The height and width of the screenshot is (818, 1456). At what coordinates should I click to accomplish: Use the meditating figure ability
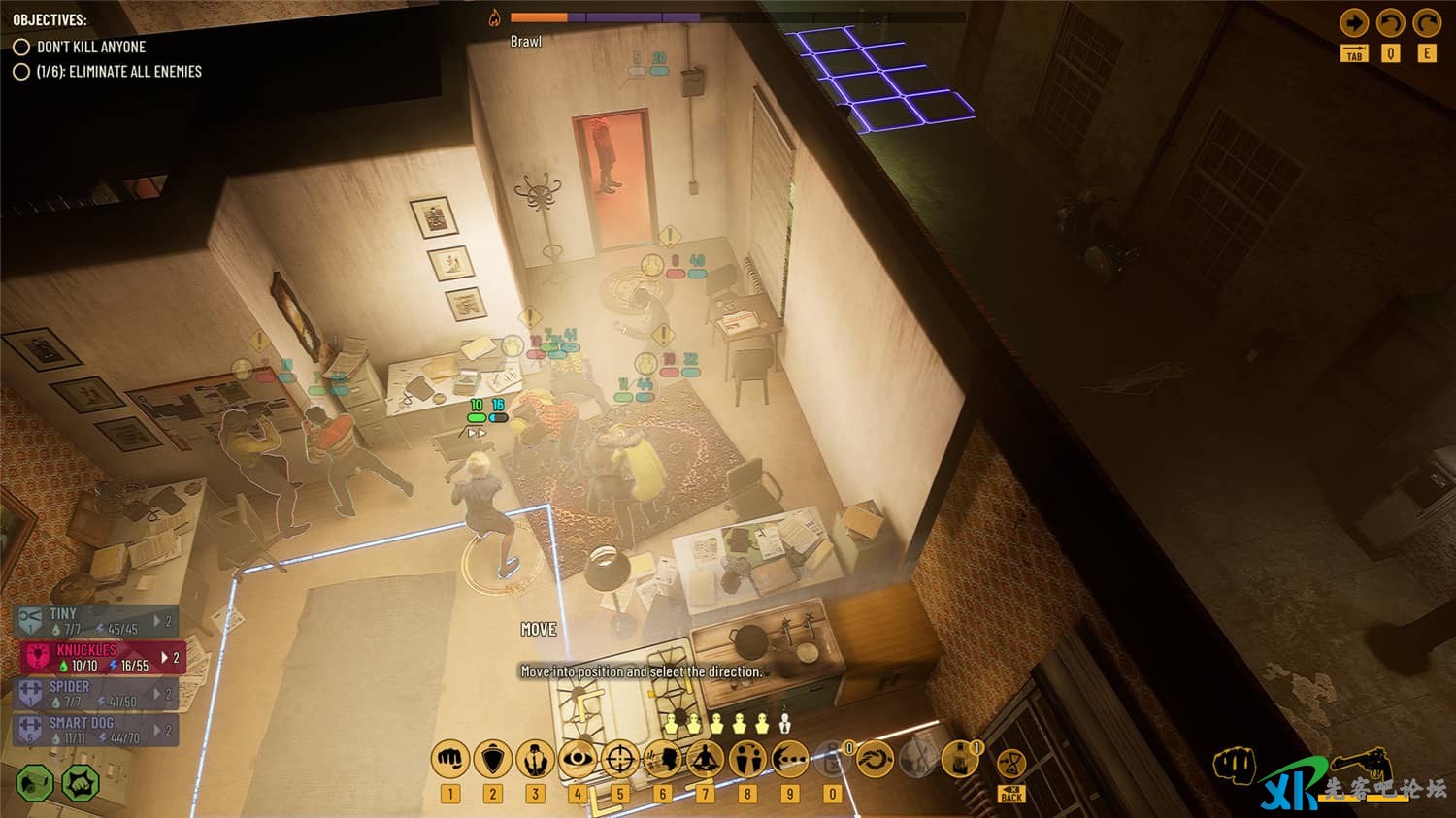(706, 759)
